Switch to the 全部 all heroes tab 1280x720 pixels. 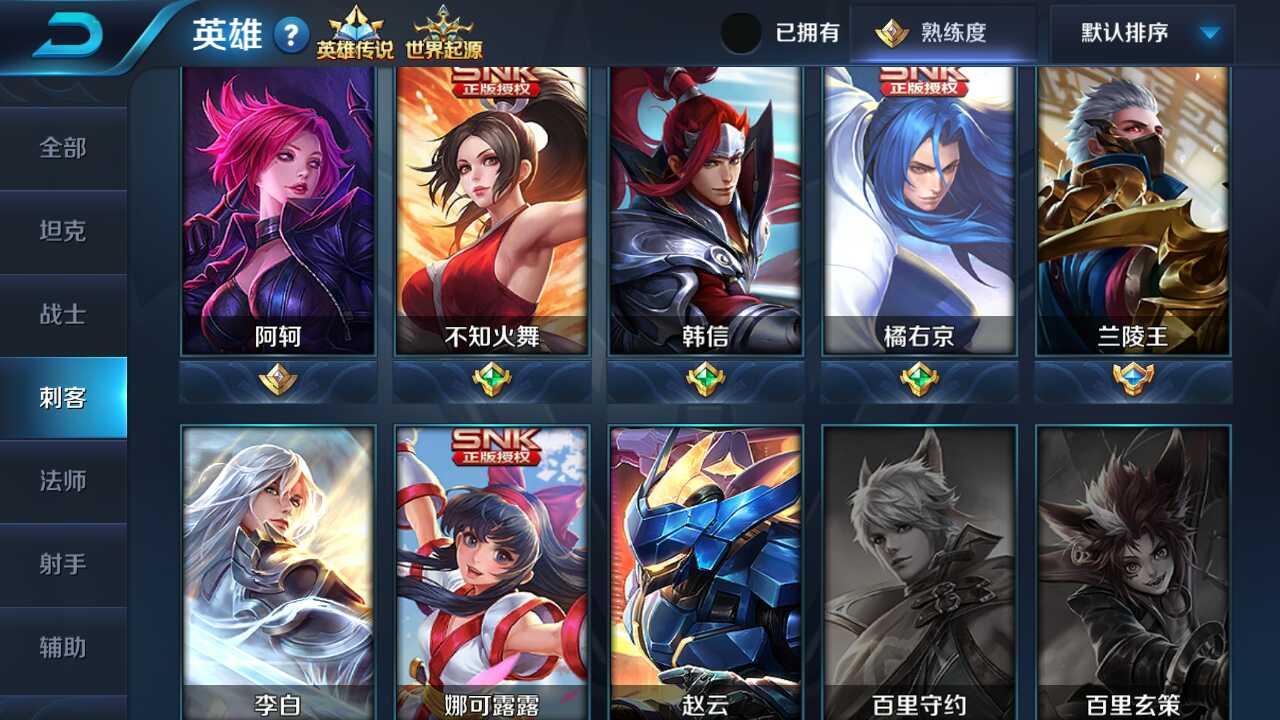[63, 148]
